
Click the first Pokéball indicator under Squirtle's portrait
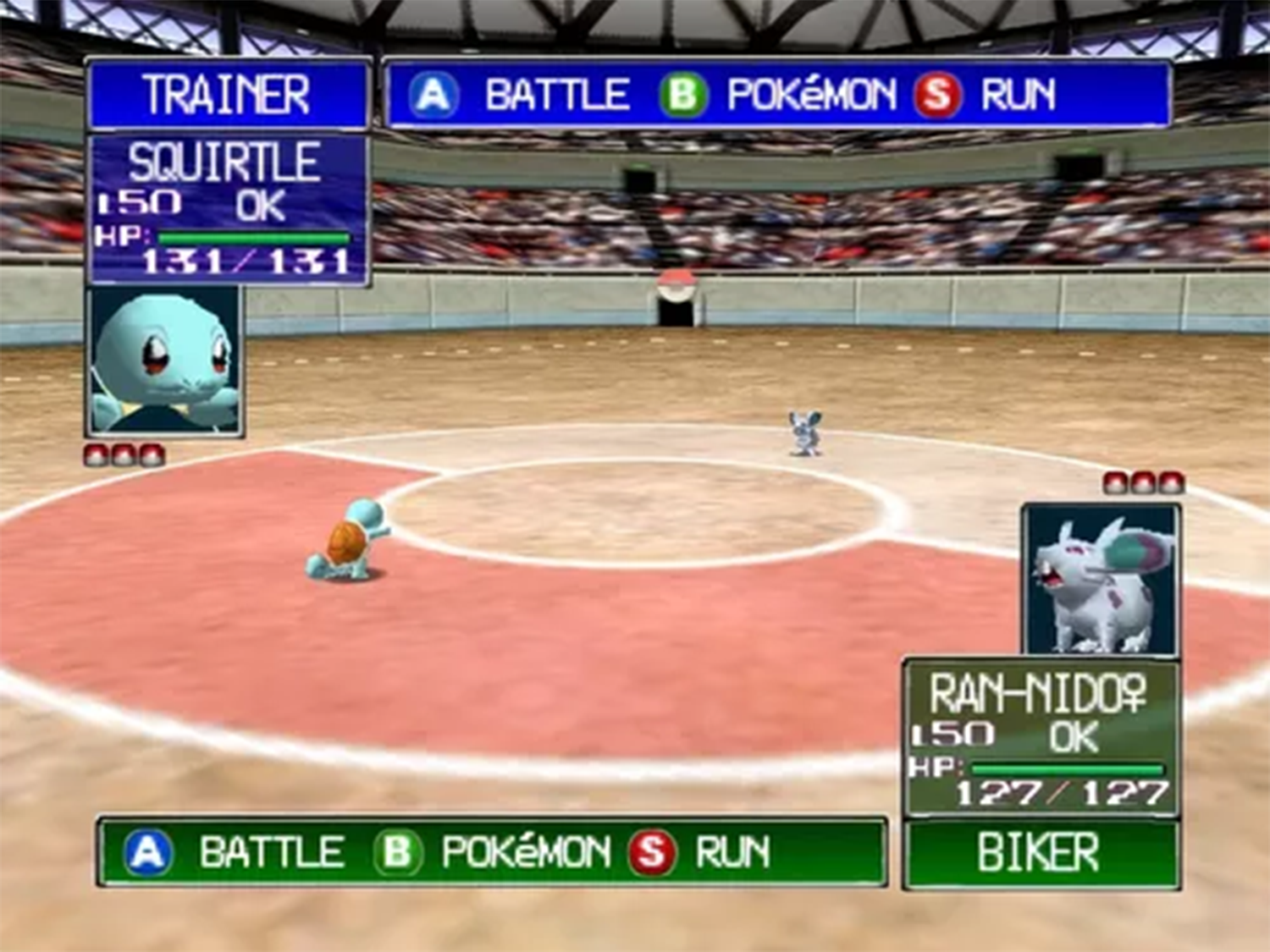click(93, 453)
